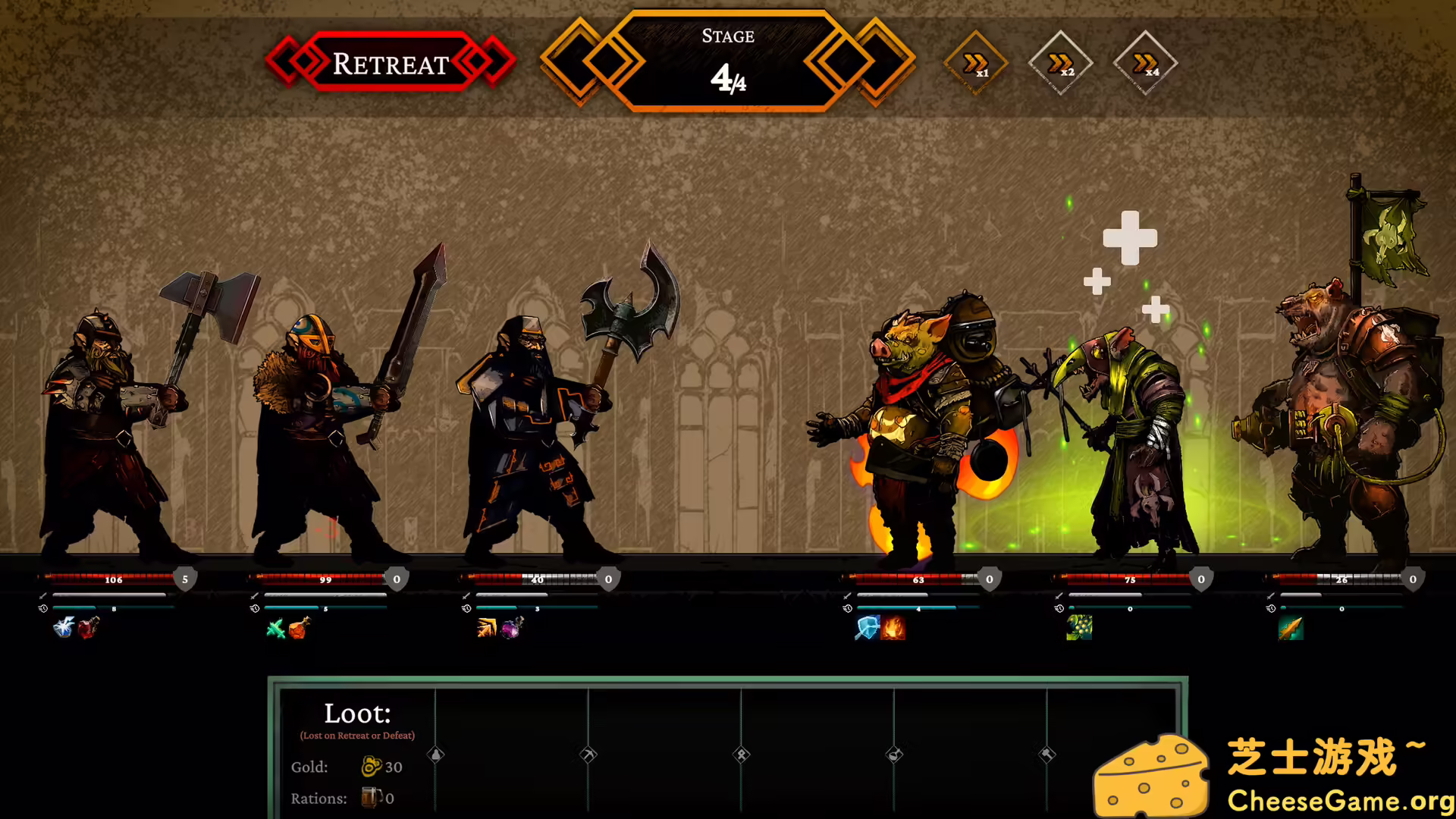Enable x1 game speed
The height and width of the screenshot is (819, 1456).
974,62
